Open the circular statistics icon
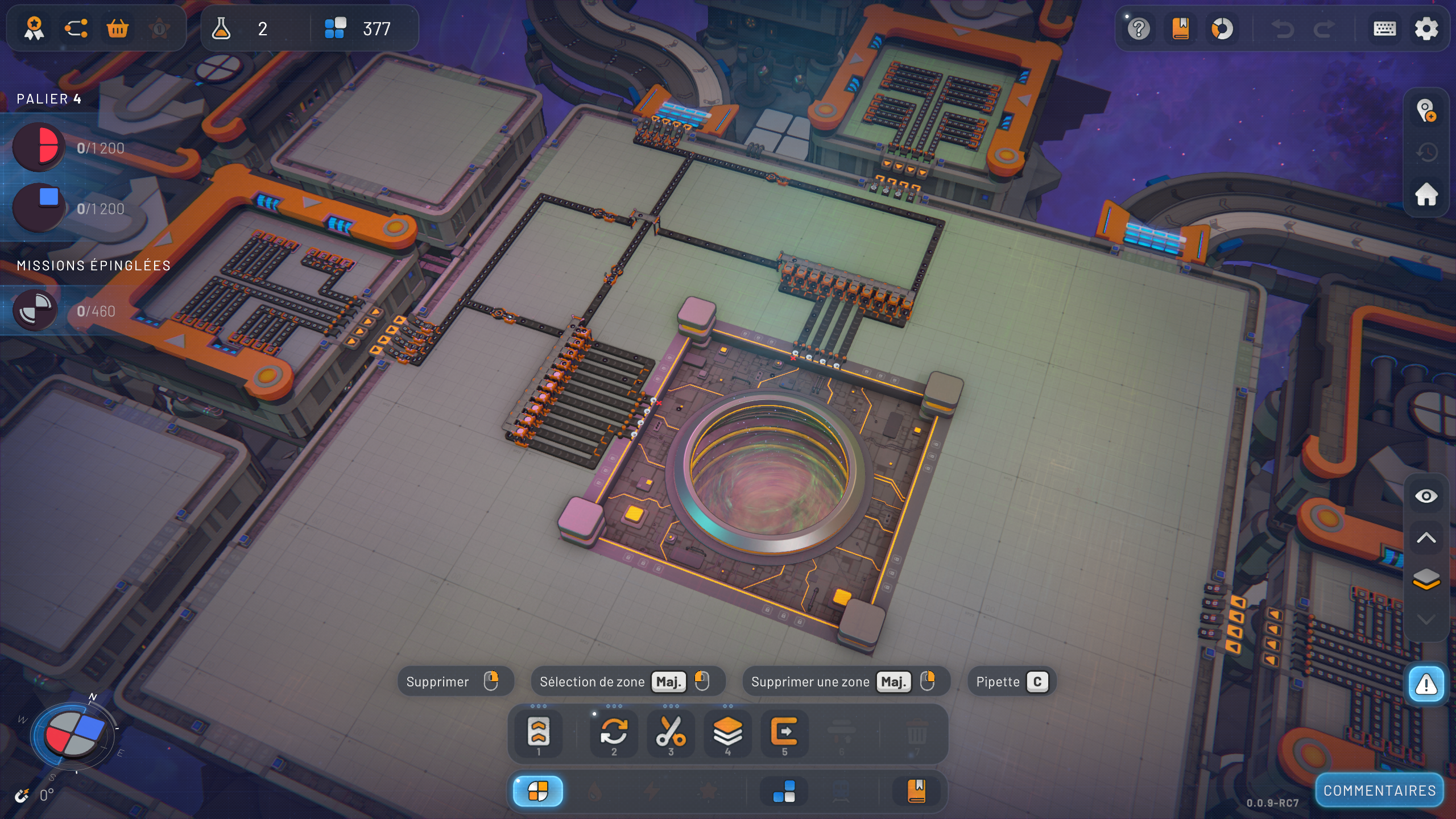 (1222, 29)
